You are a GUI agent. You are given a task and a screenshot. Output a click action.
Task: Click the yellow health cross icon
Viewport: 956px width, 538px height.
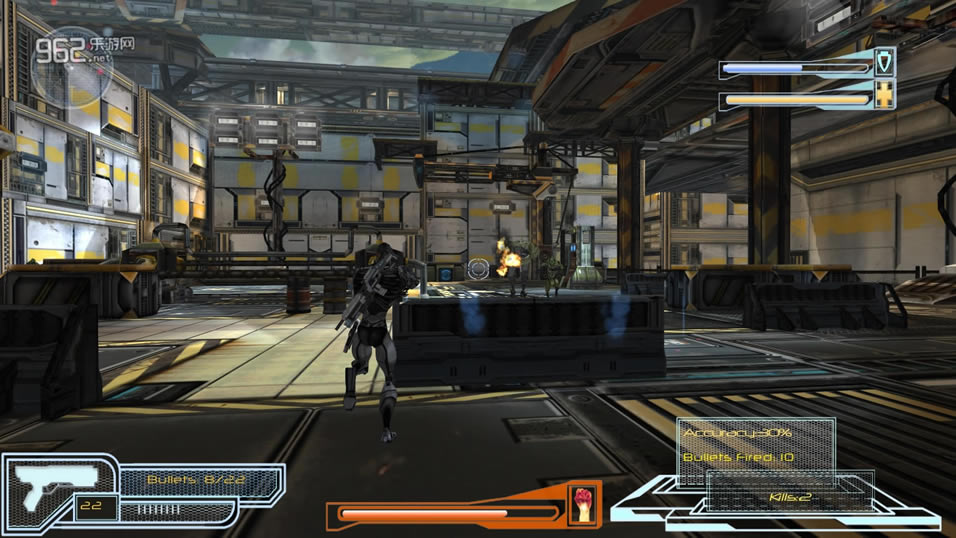(884, 97)
